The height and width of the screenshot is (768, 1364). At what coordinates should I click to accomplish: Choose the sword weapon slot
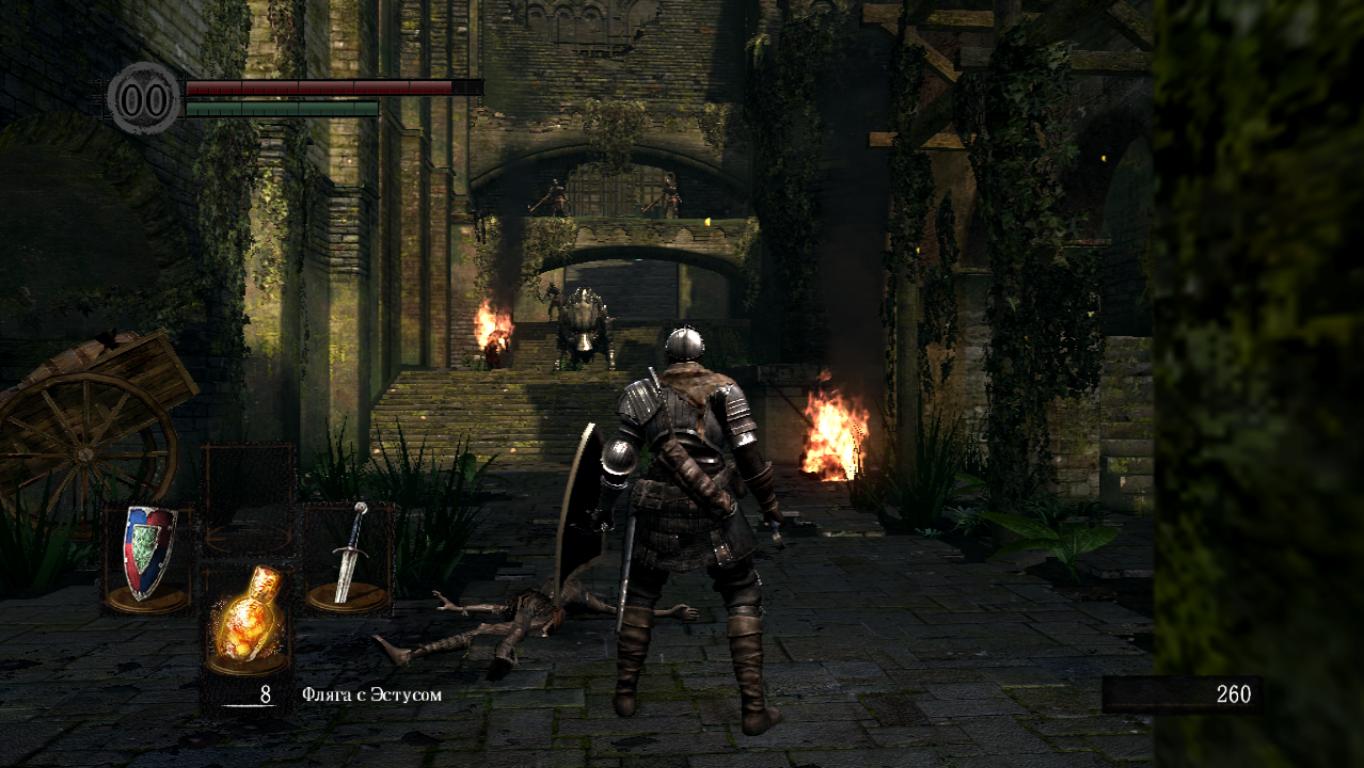pos(348,557)
